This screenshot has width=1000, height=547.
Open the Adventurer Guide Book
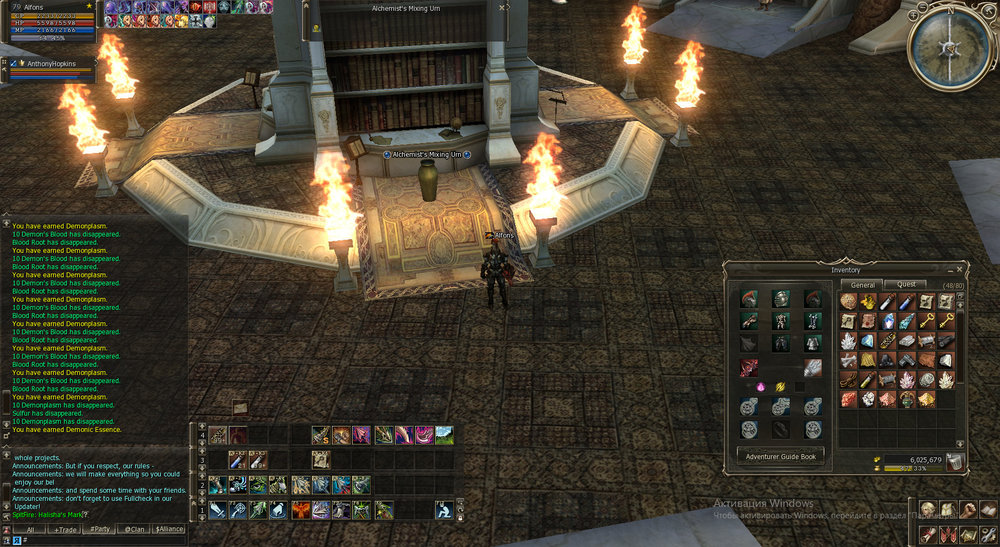point(781,456)
